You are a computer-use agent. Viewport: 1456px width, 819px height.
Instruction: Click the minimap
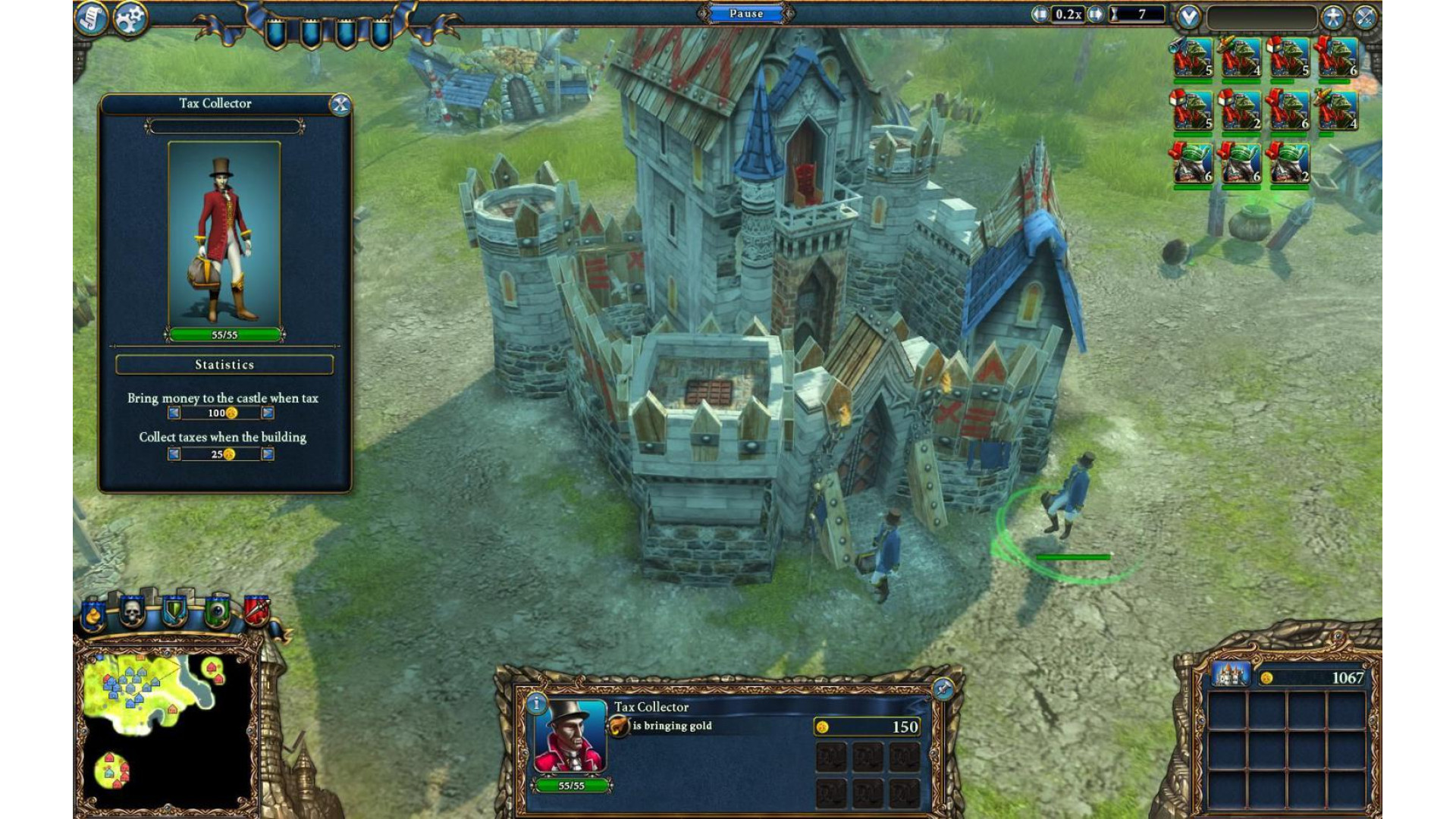tap(167, 724)
